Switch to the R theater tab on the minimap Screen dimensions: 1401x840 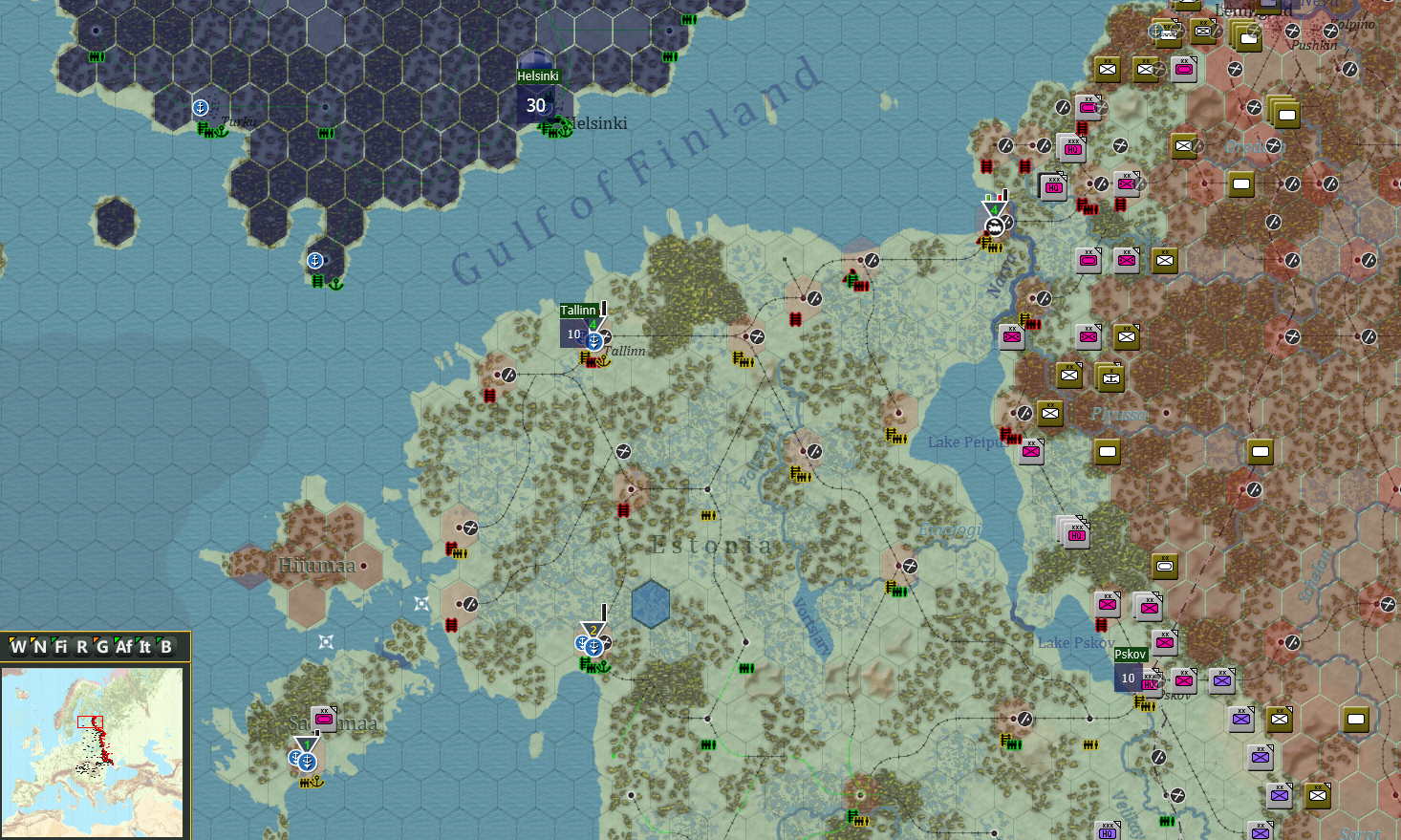84,648
